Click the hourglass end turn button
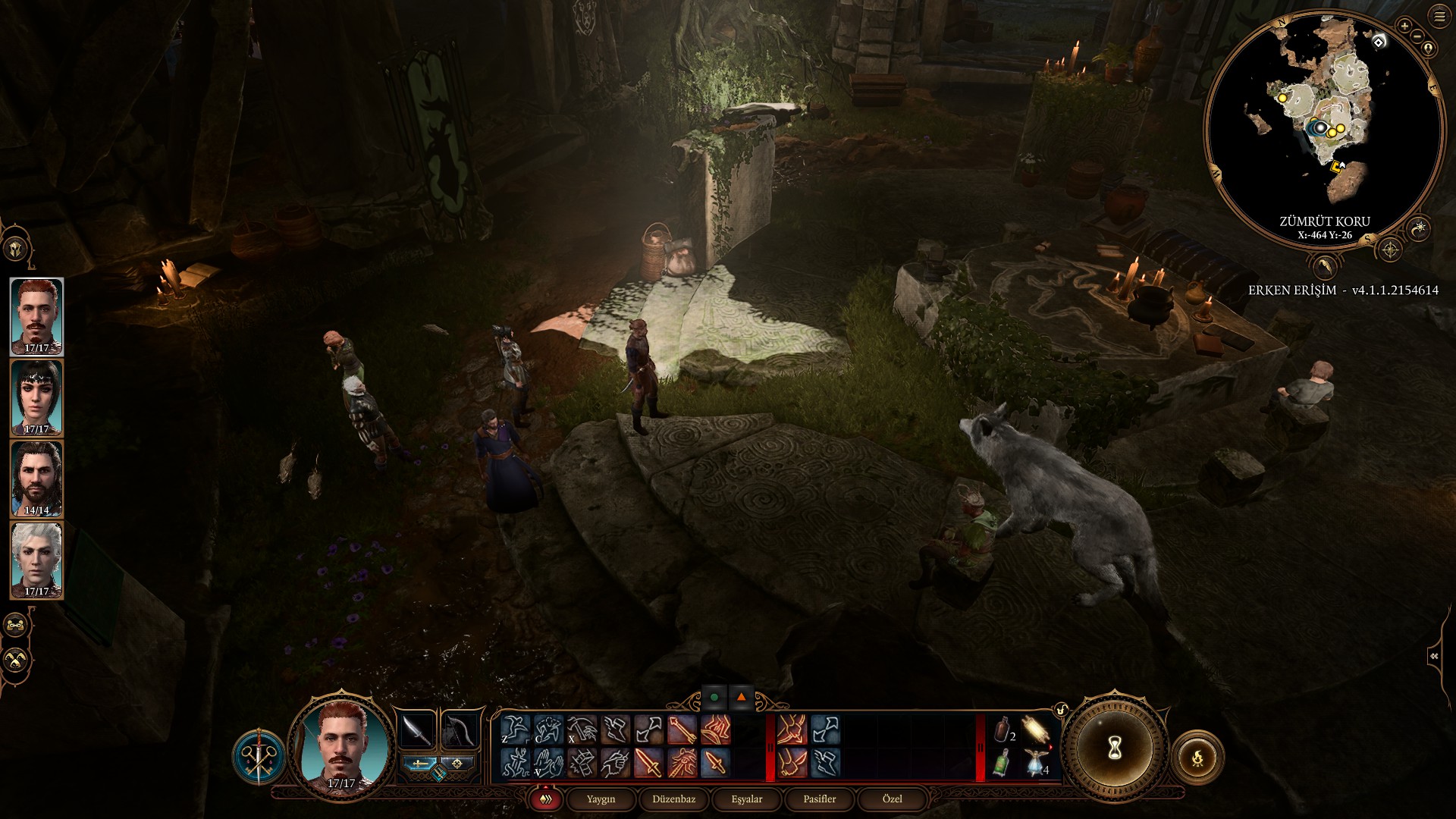This screenshot has height=819, width=1456. coord(1114,748)
